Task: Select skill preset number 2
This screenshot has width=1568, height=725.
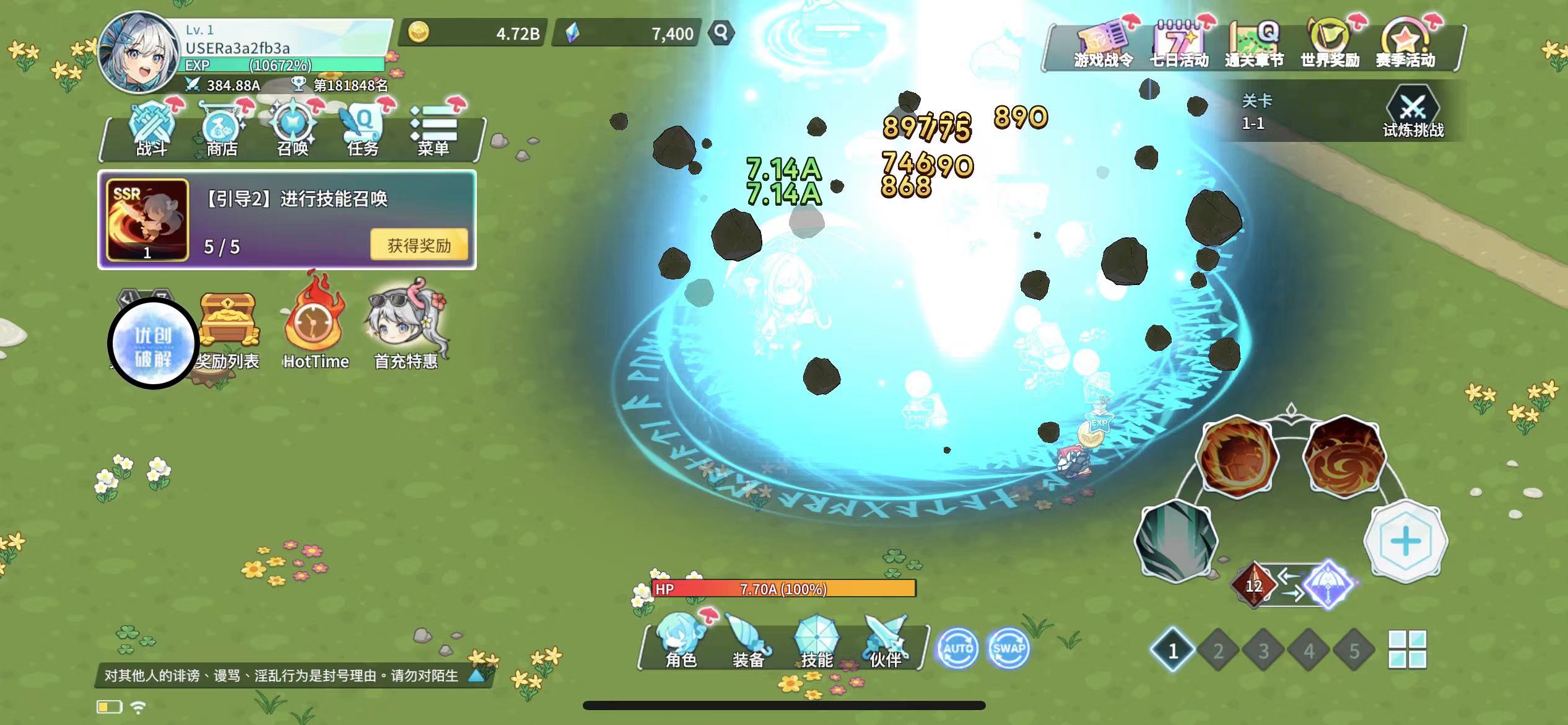Action: 1217,651
